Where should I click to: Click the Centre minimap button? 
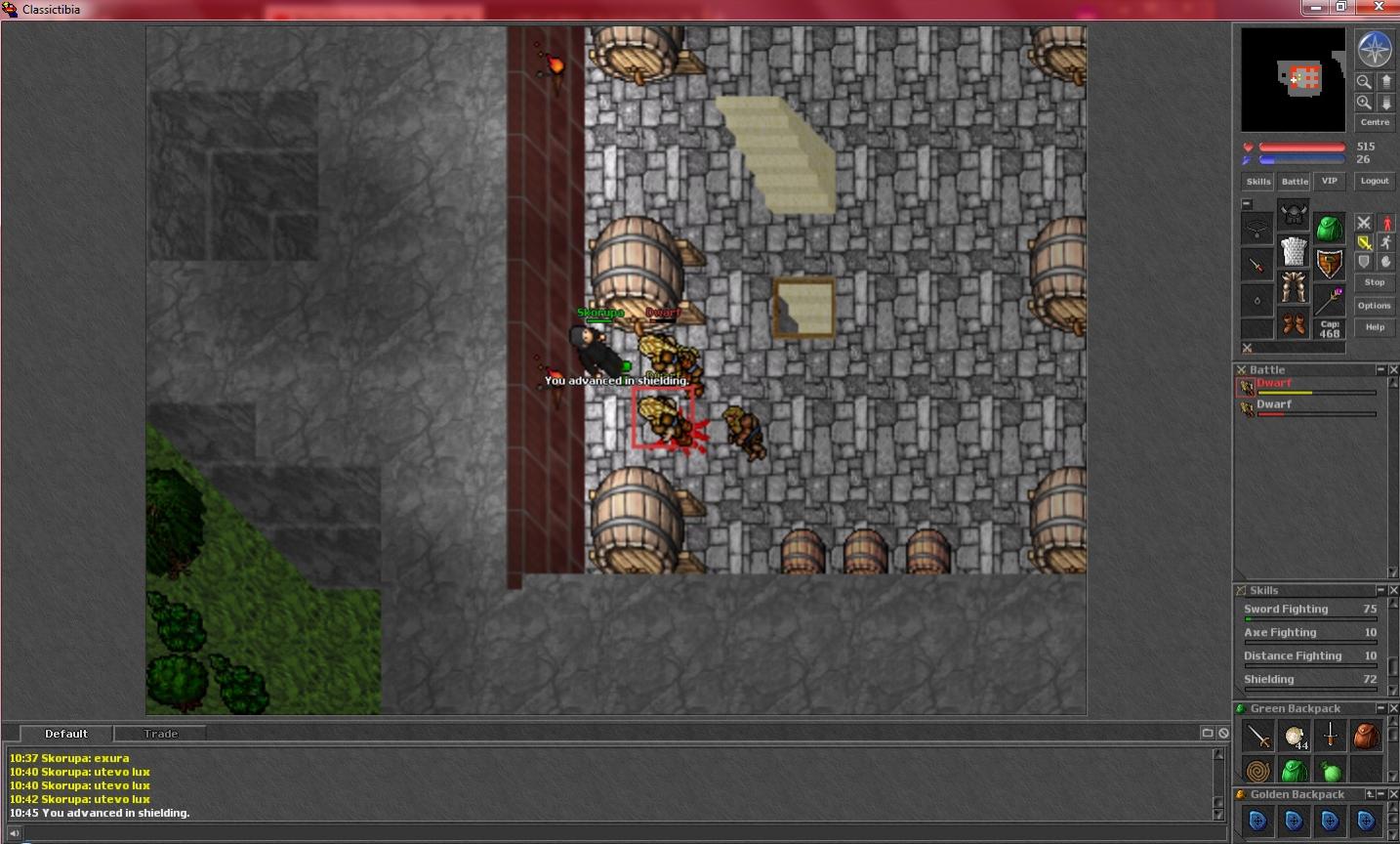pos(1375,122)
